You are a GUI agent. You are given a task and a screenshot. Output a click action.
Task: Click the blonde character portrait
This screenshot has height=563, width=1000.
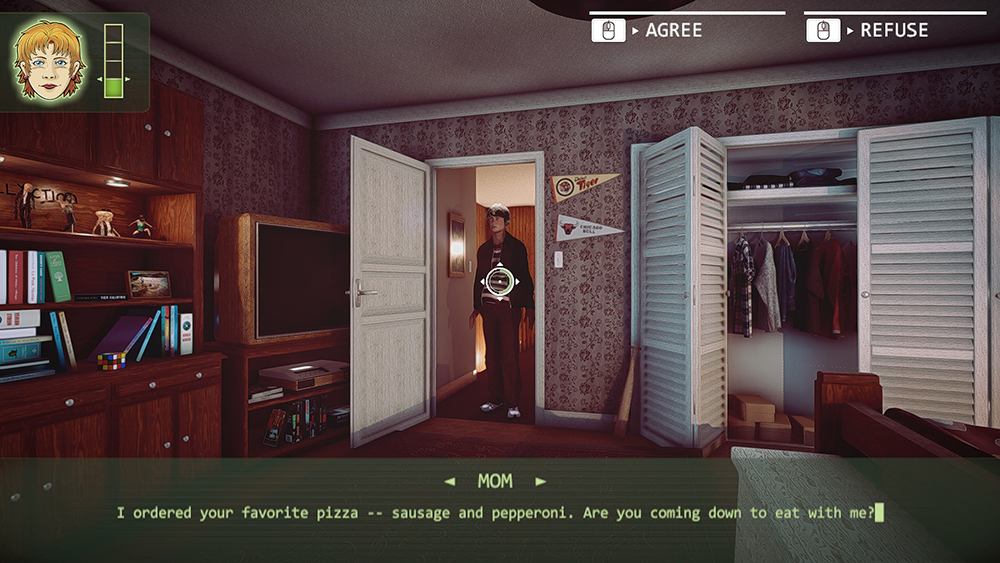pos(46,59)
